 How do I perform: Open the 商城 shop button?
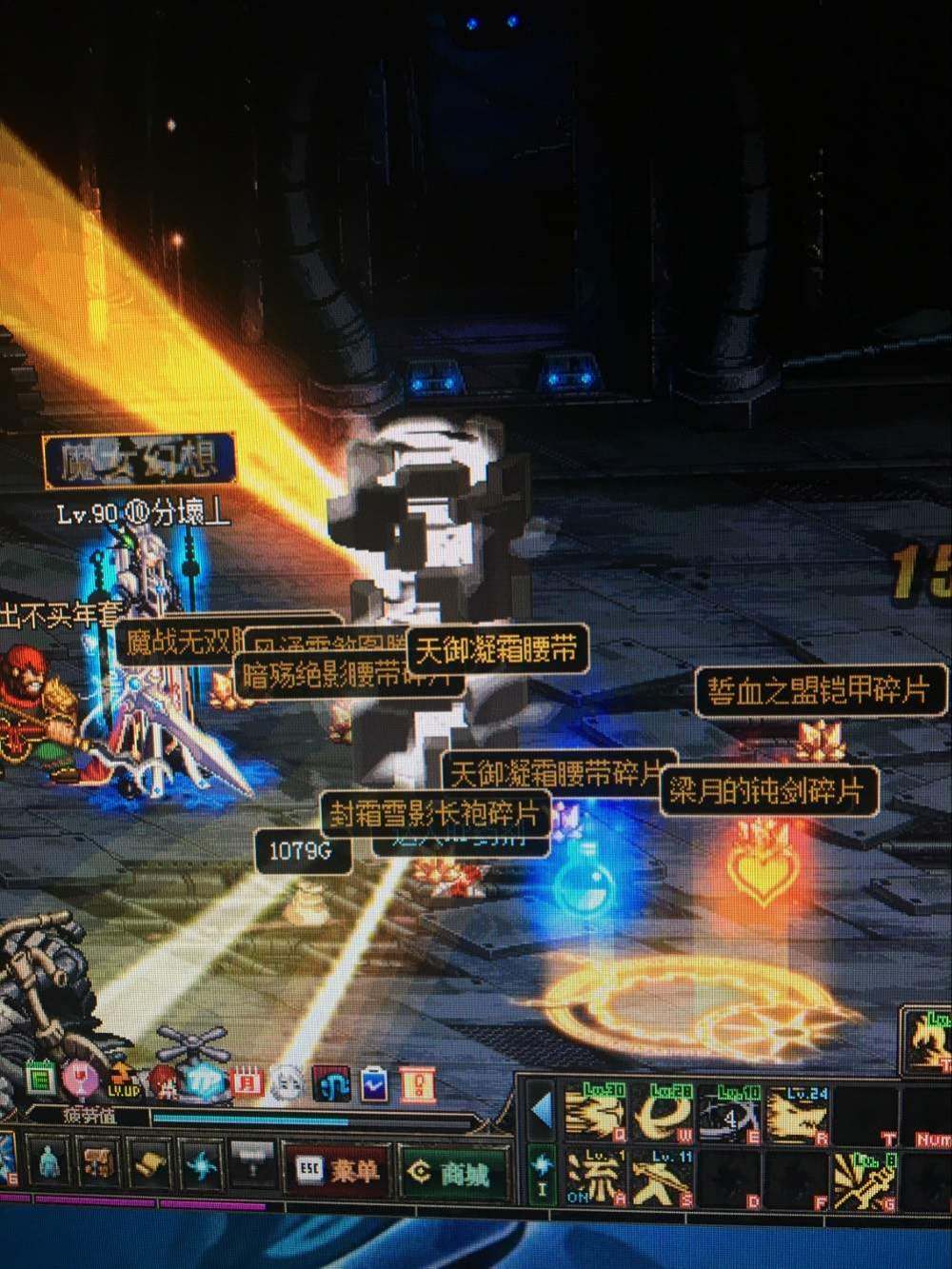tap(451, 1173)
